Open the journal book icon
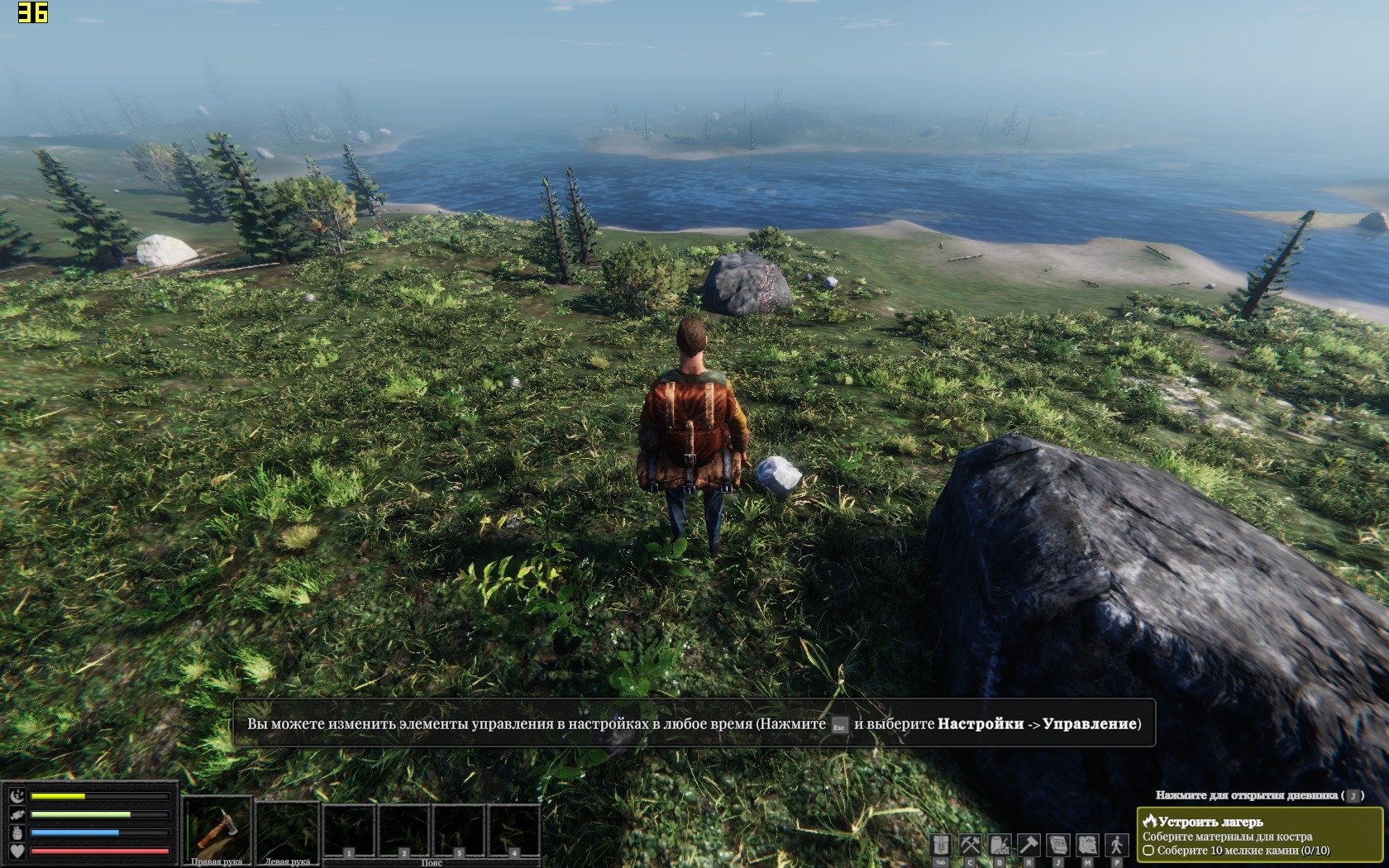This screenshot has height=868, width=1389. (1058, 846)
